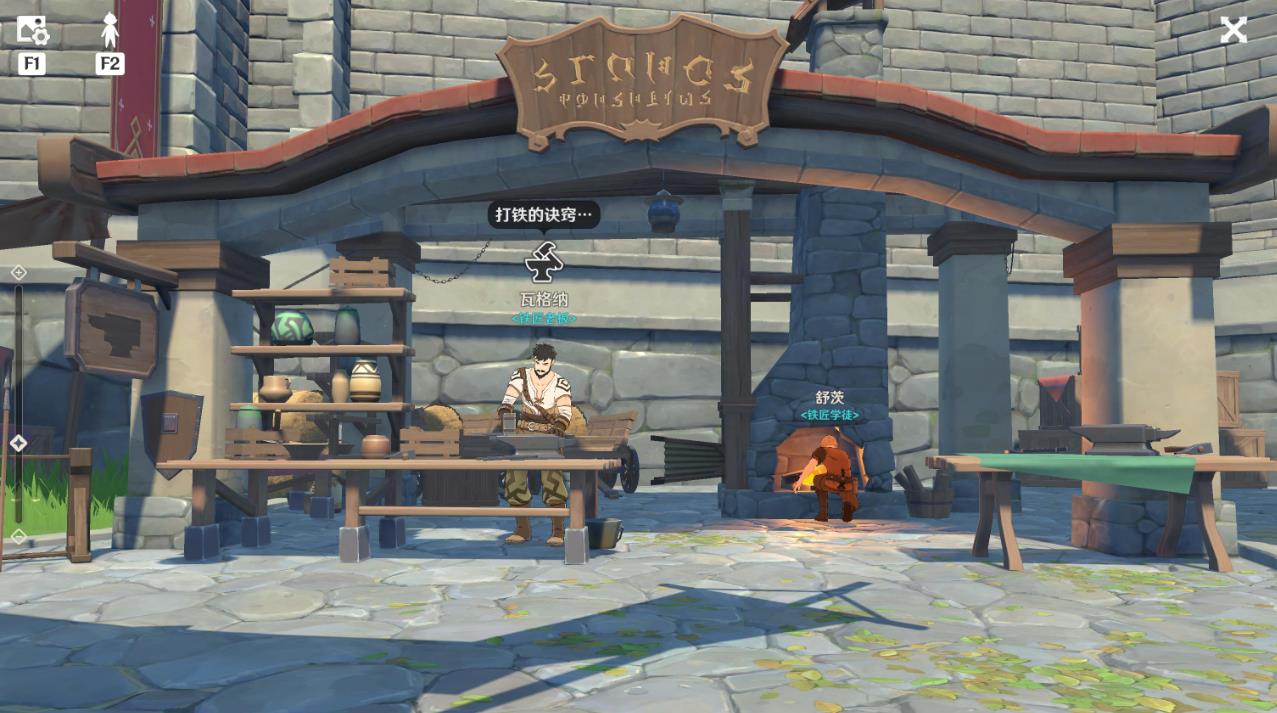
Task: Open the character pose options icon
Action: click(110, 30)
